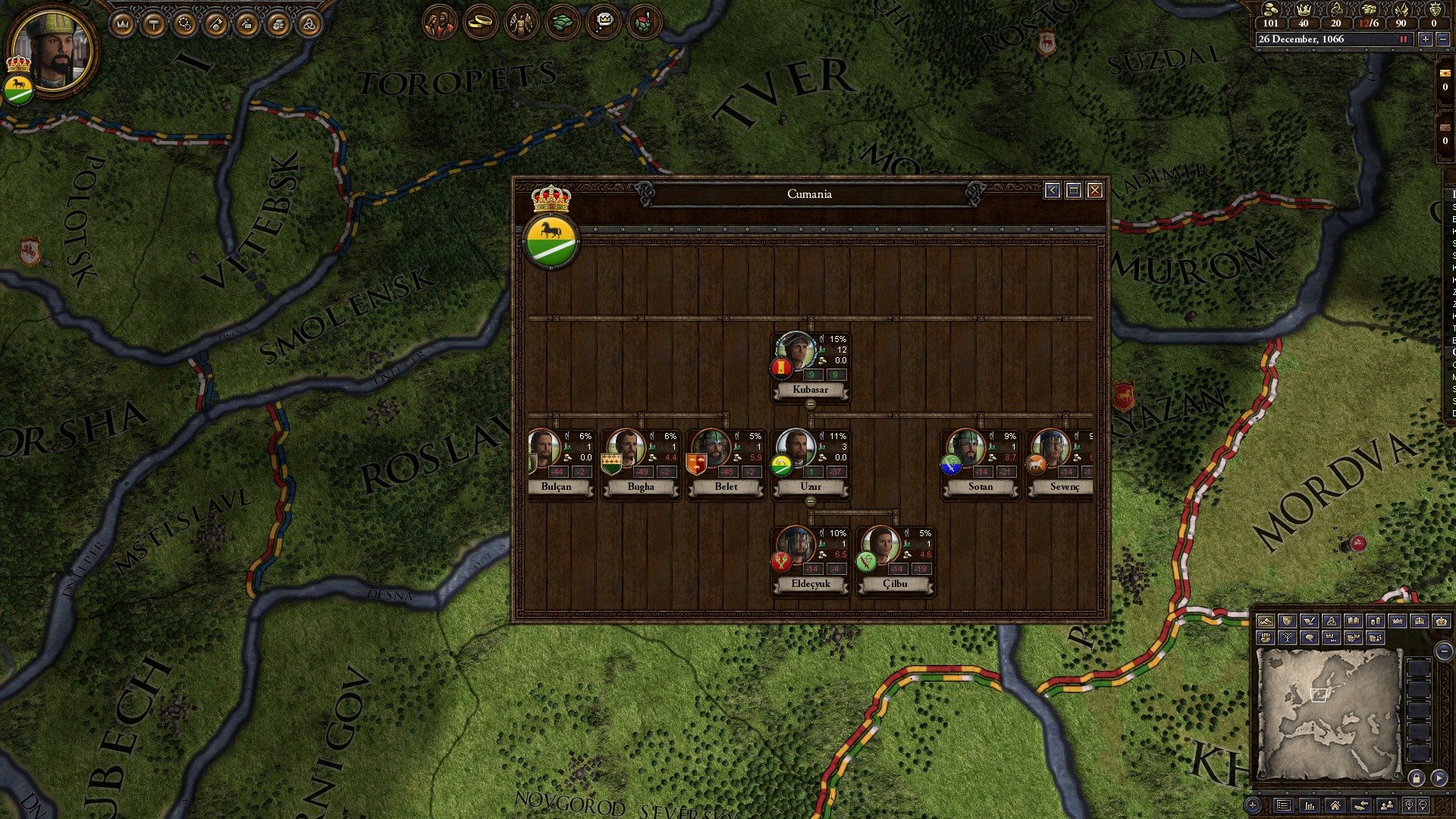This screenshot has height=819, width=1456.
Task: Choose Eldeçyuk's character portrait
Action: pos(795,546)
